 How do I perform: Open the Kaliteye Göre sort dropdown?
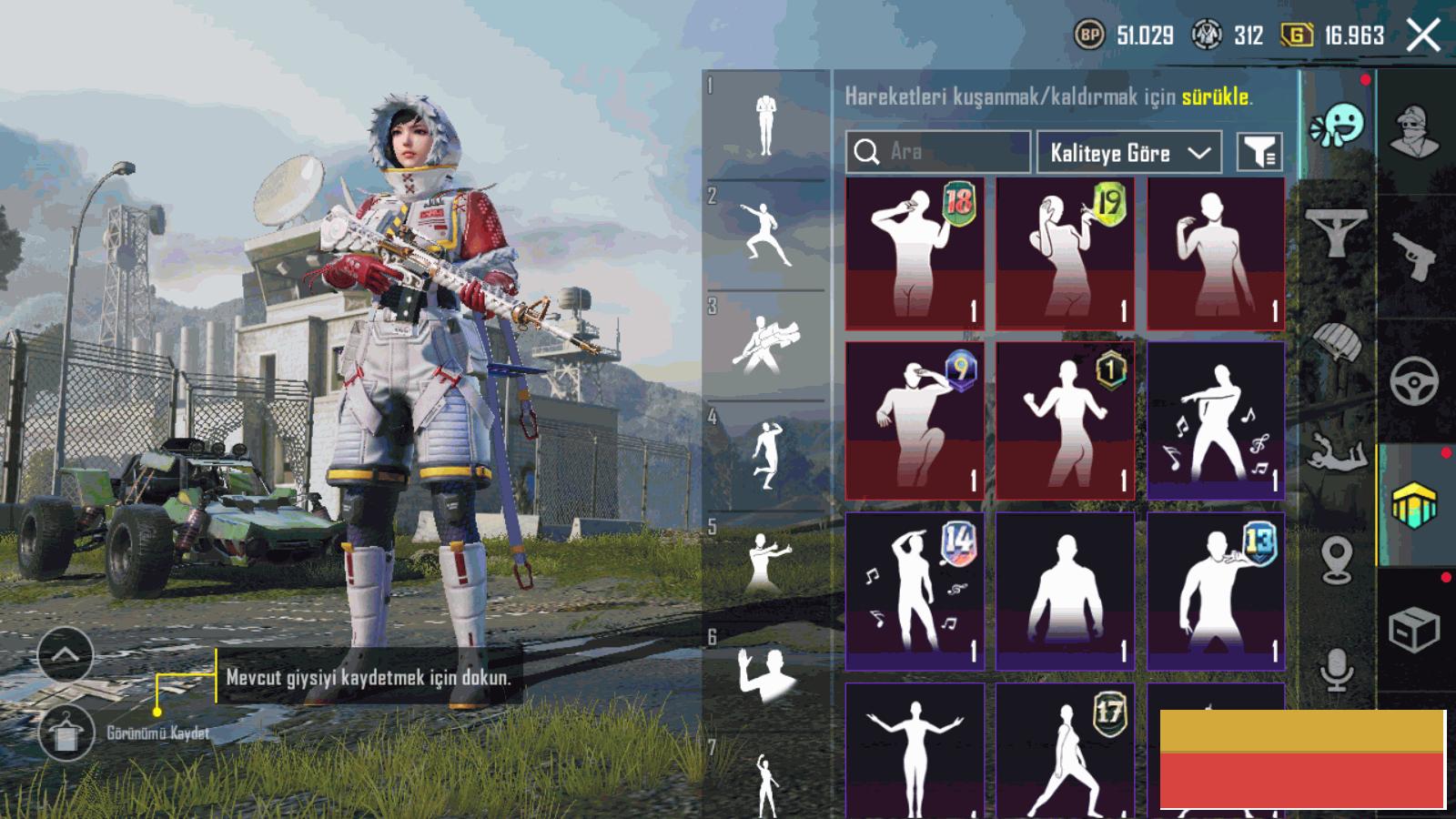pyautogui.click(x=1128, y=152)
